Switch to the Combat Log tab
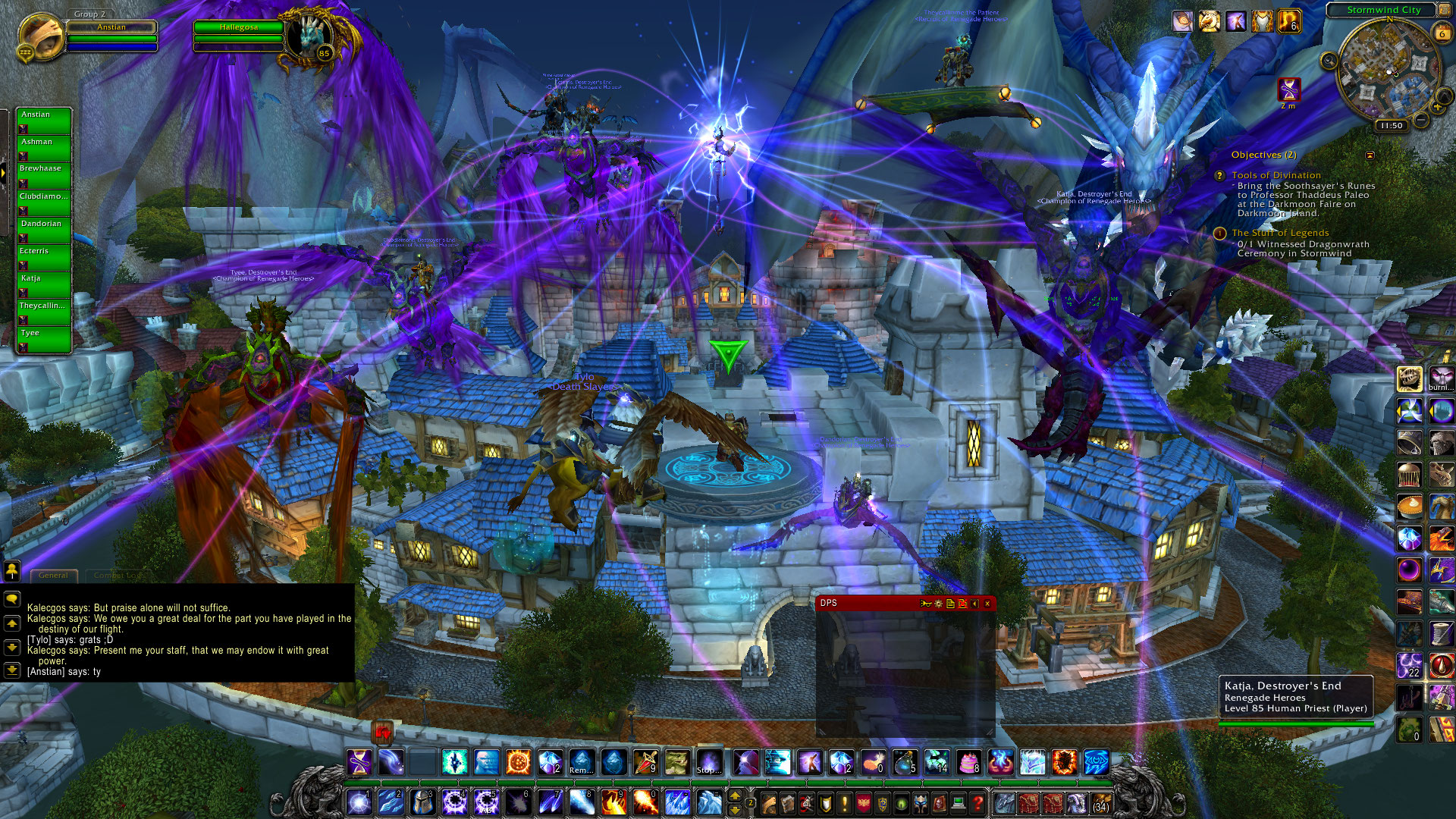1456x819 pixels. 114,576
